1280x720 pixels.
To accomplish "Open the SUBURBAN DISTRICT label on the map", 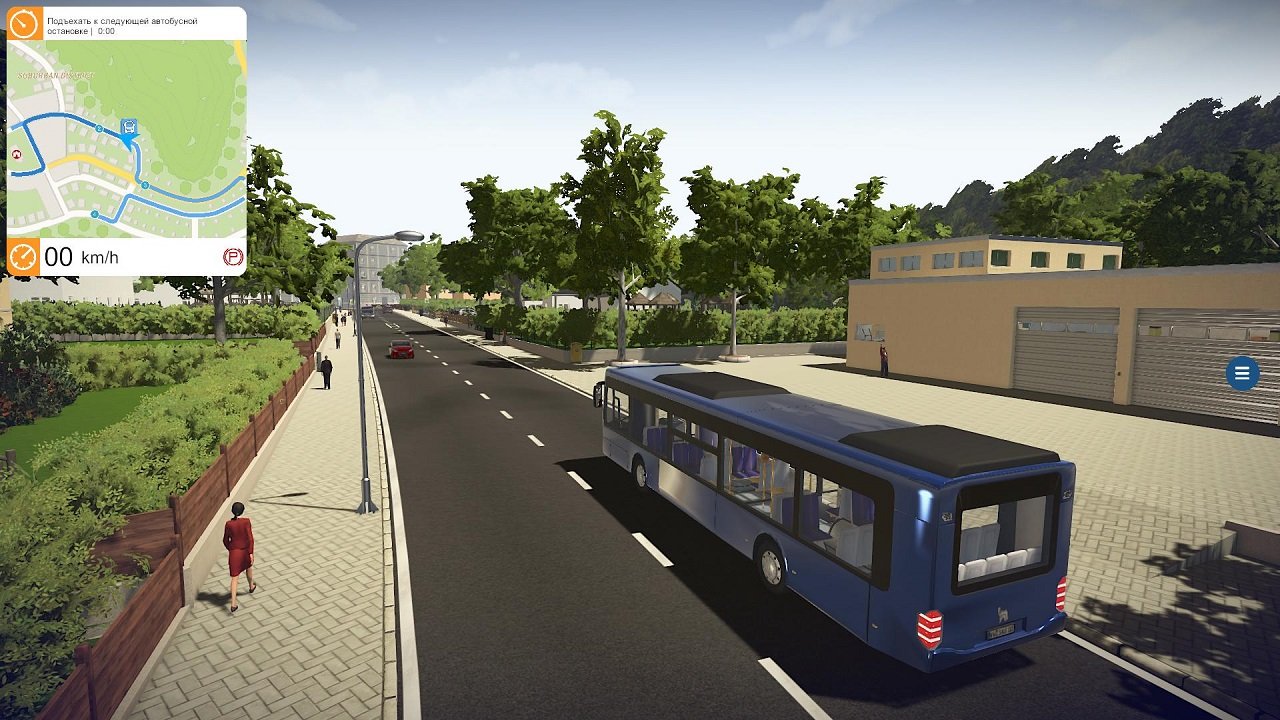I will tap(56, 75).
